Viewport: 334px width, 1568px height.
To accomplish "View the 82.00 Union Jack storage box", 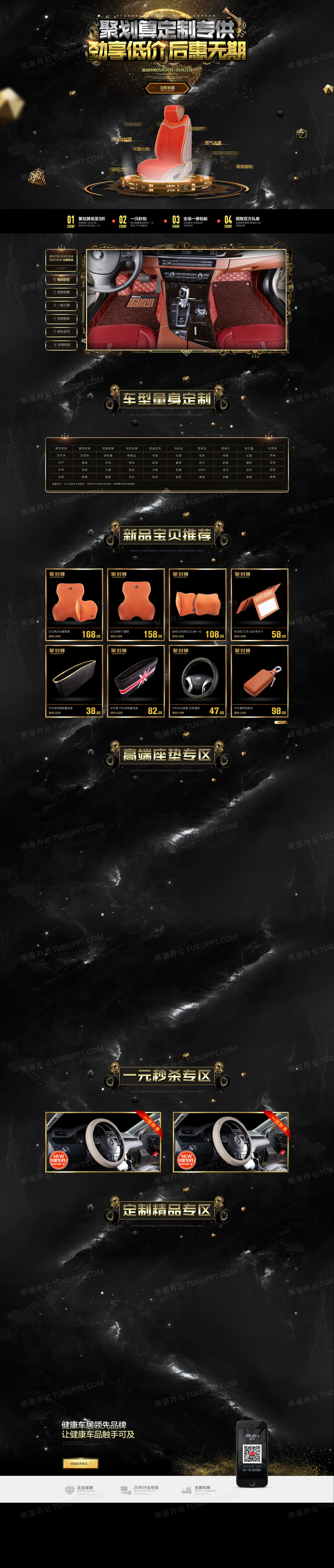I will point(136,681).
